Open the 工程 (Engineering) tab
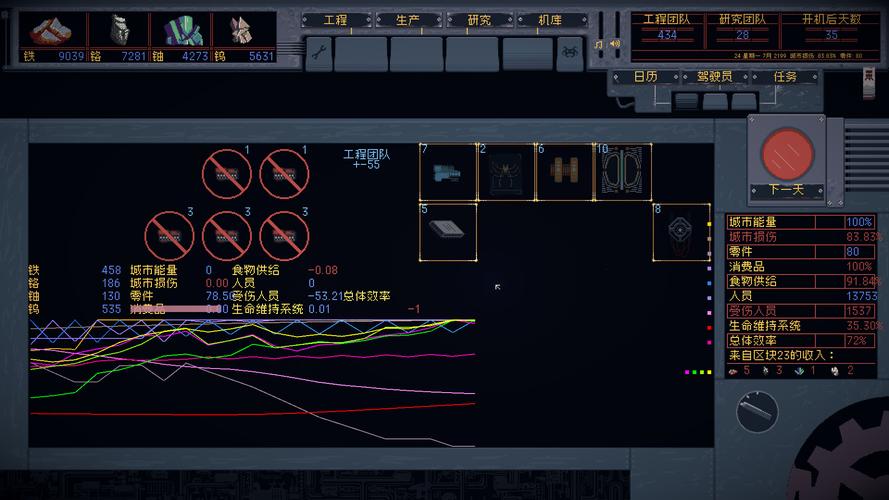 335,20
